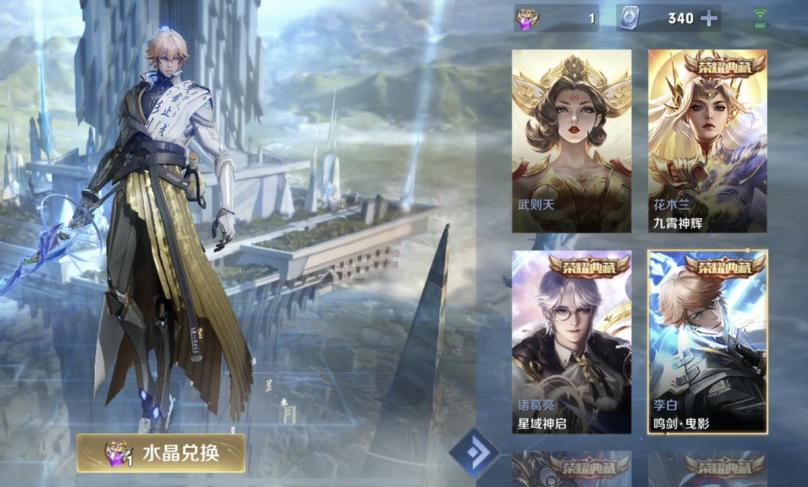Tap the honor crystal currency icon
This screenshot has height=487, width=808.
527,18
